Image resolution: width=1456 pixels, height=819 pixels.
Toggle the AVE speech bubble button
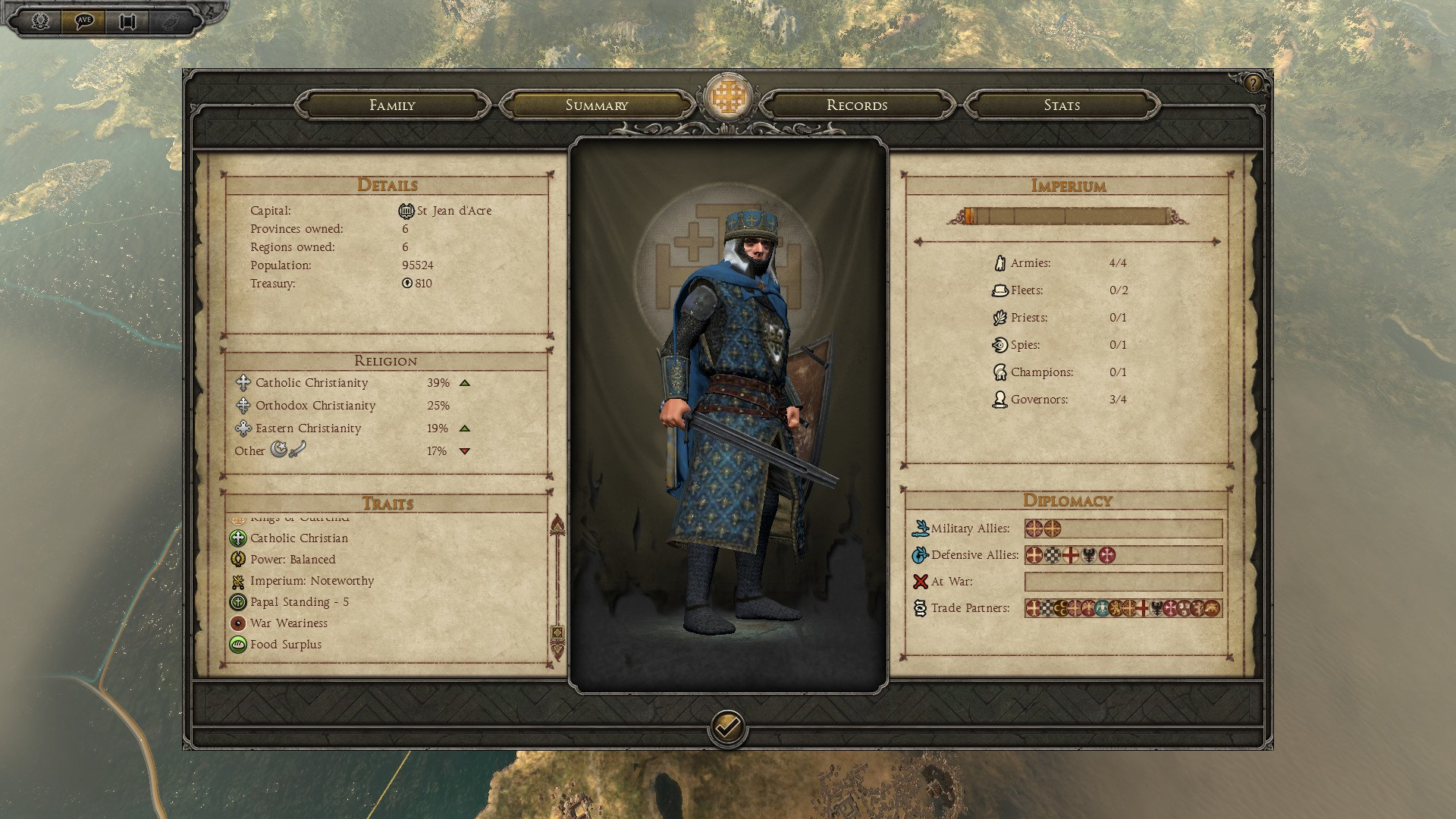click(x=83, y=20)
